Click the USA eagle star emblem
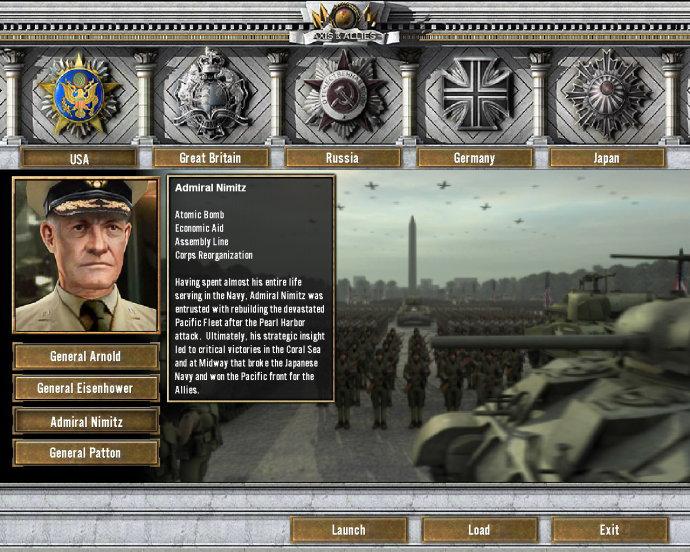 click(x=79, y=95)
